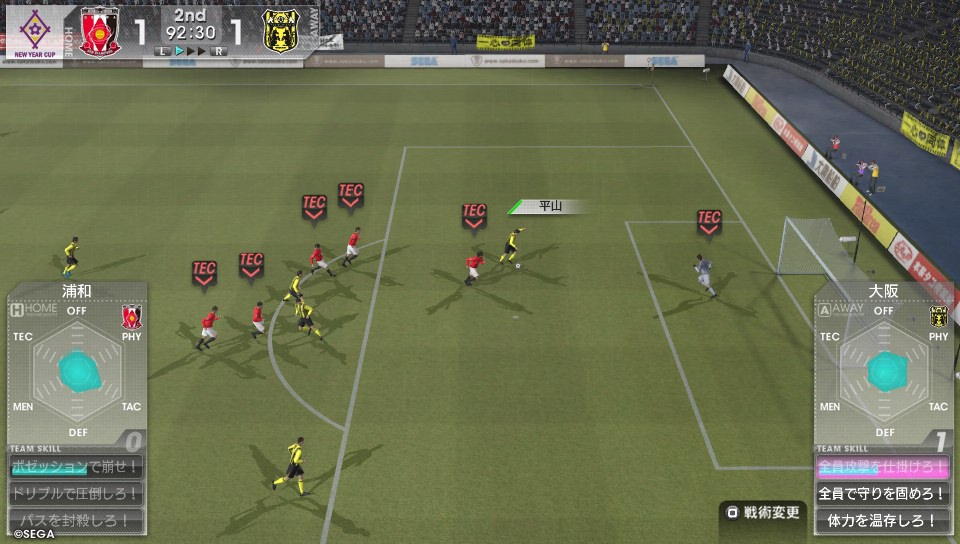Choose the 体力を温存しろ！ team skill
This screenshot has width=960, height=544.
883,520
